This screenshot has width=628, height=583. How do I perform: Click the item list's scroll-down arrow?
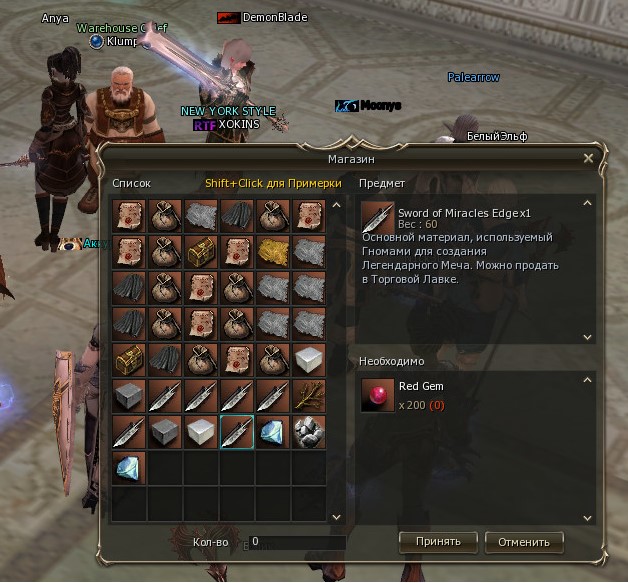pyautogui.click(x=337, y=516)
